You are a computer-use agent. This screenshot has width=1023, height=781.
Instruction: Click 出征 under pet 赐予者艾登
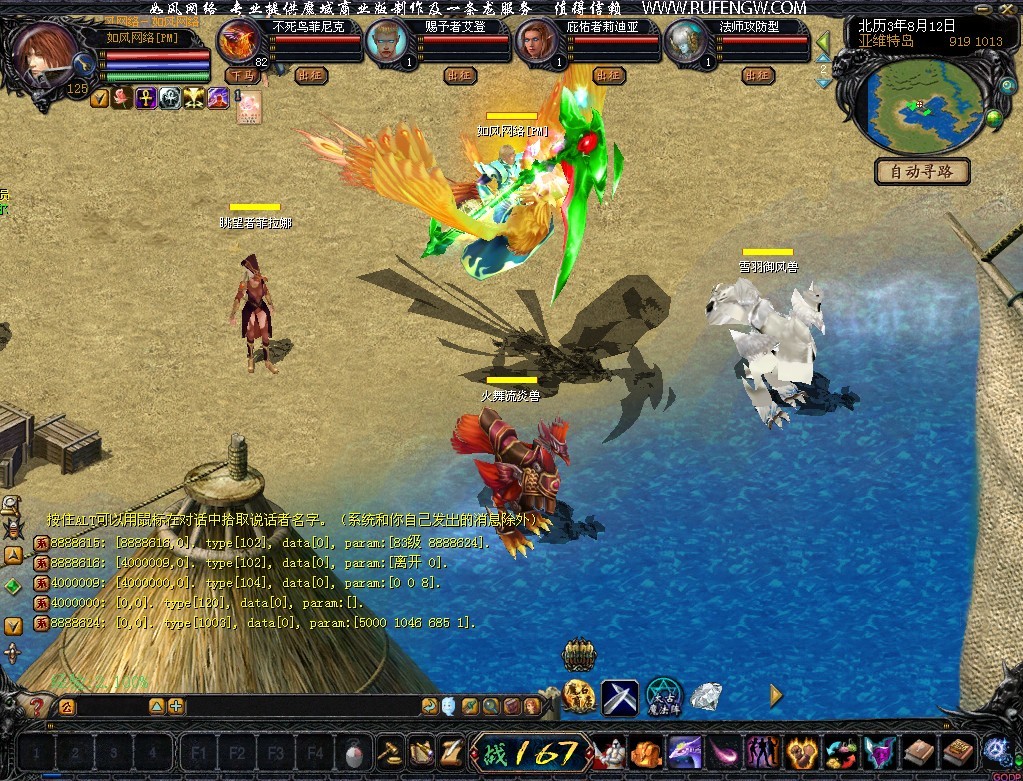[460, 75]
